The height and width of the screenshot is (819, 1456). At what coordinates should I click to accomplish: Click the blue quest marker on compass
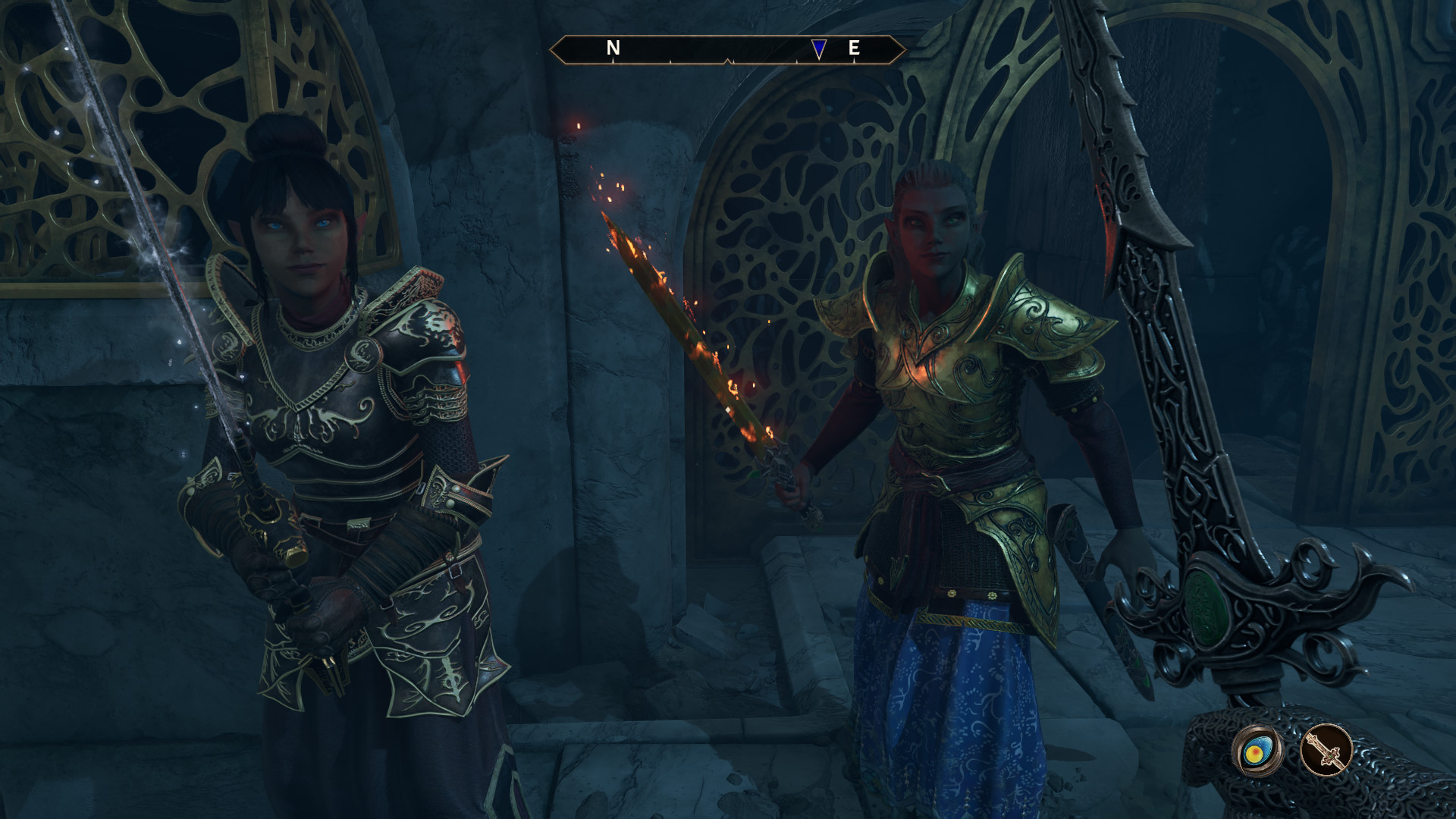818,49
